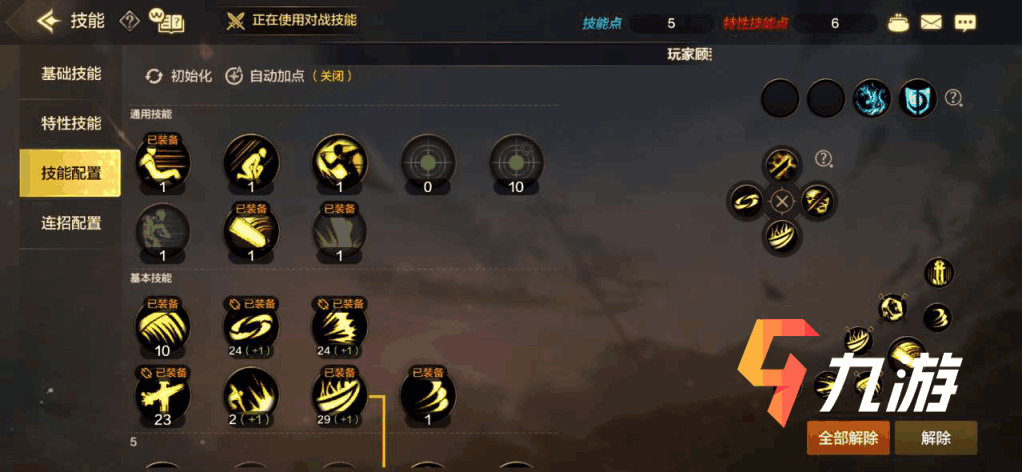
Task: Select the crosshair skill with level 10
Action: [516, 162]
